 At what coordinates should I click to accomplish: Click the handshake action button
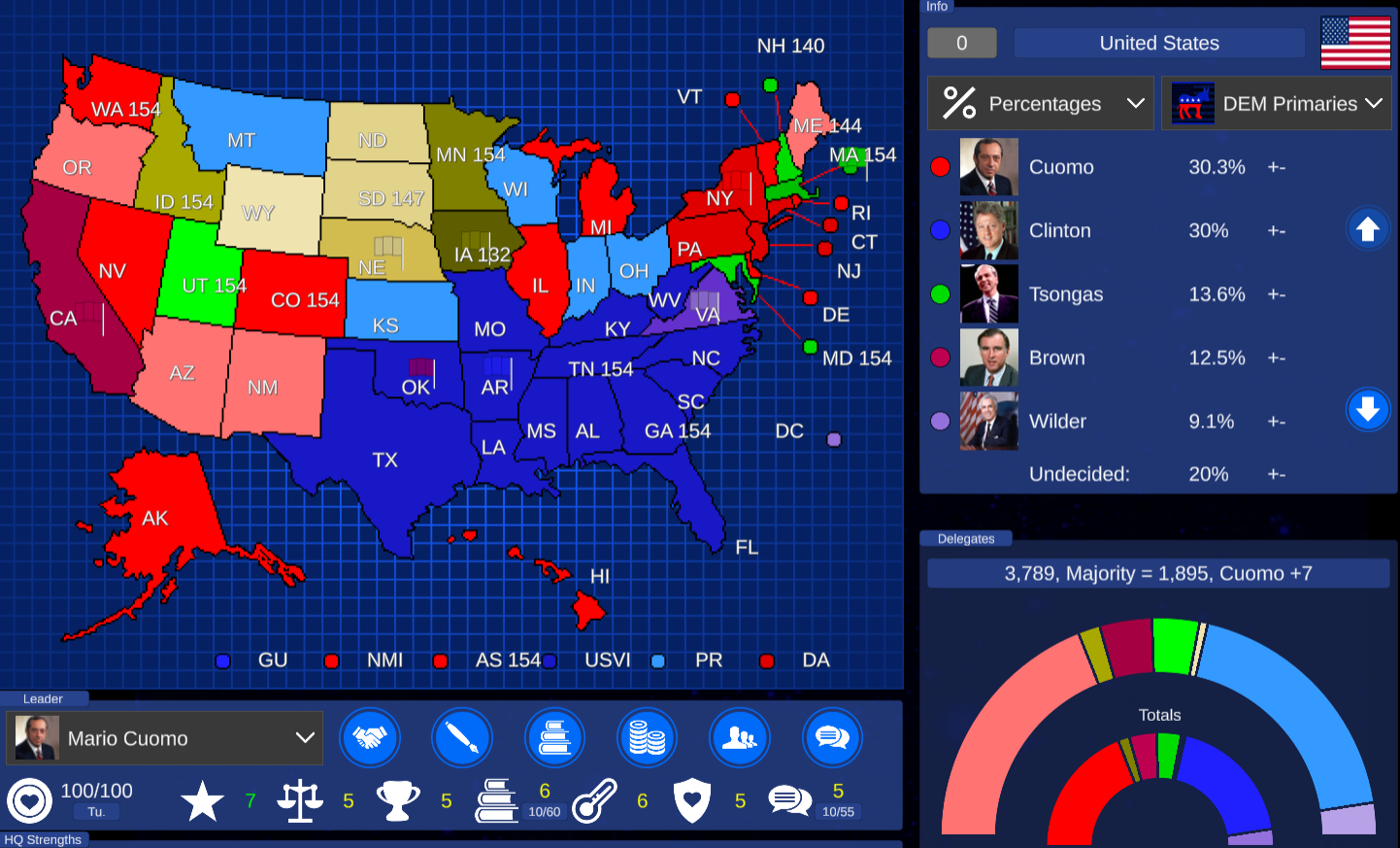[x=369, y=738]
